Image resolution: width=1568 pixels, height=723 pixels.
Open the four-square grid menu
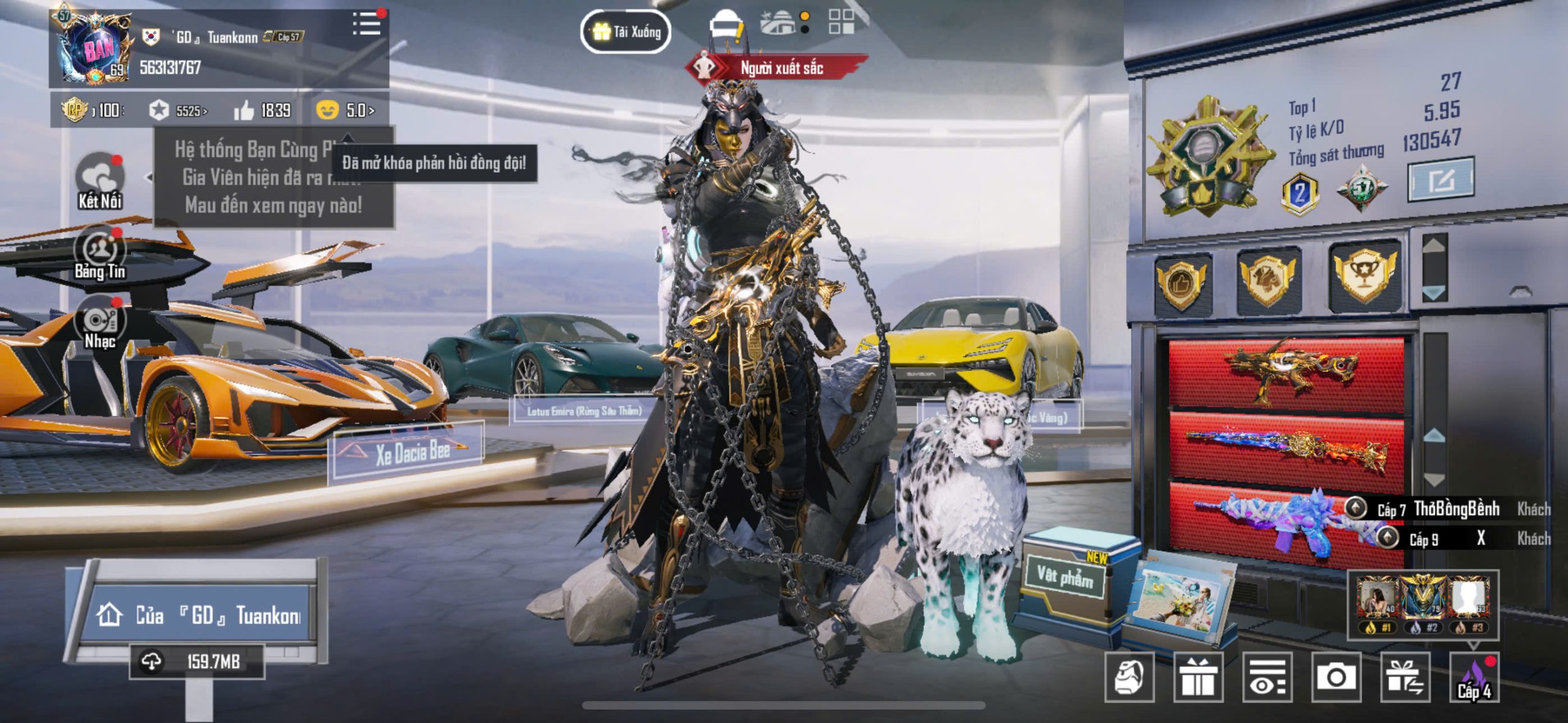(x=841, y=22)
